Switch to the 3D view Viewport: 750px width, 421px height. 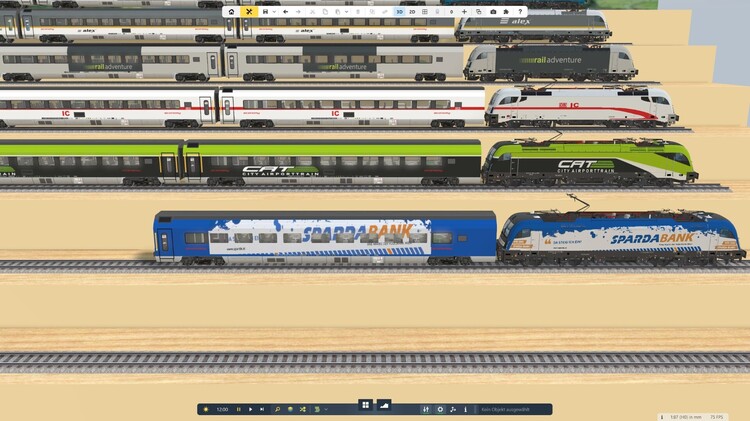click(399, 11)
